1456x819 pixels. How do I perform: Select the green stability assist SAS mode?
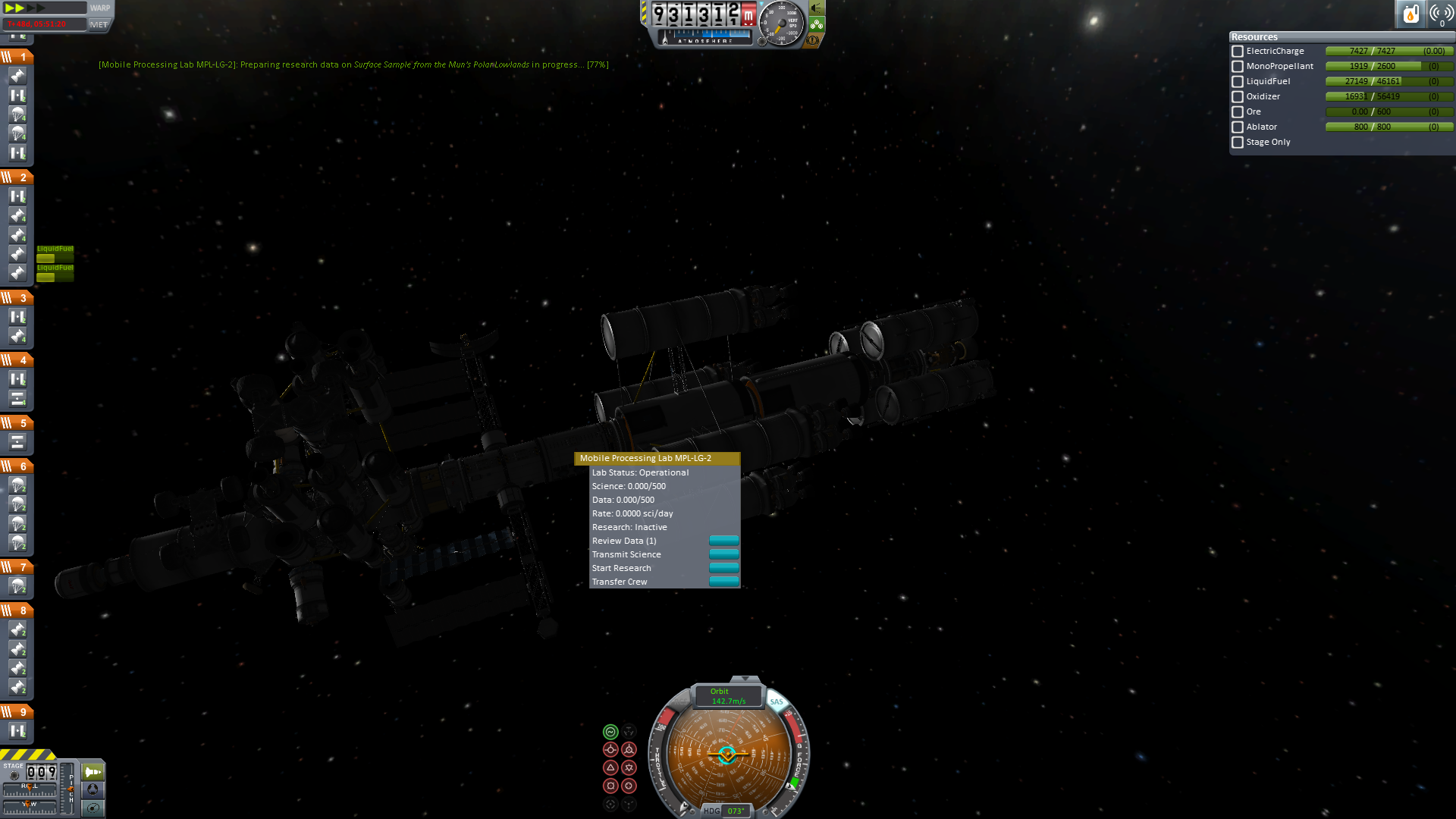click(610, 732)
